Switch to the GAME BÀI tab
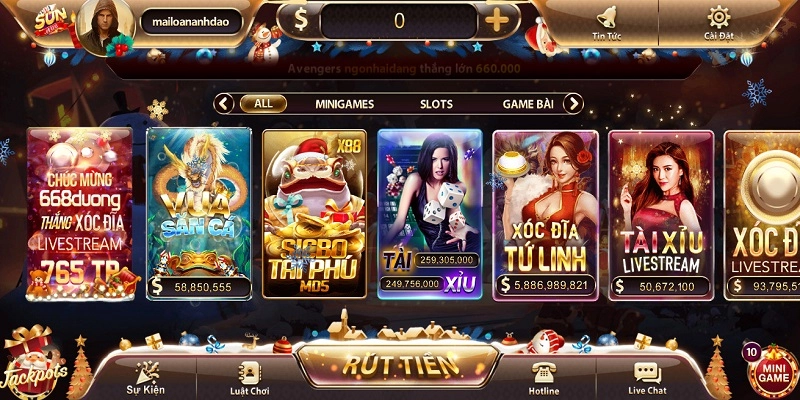Screen dimensions: 800x400 (x=529, y=103)
